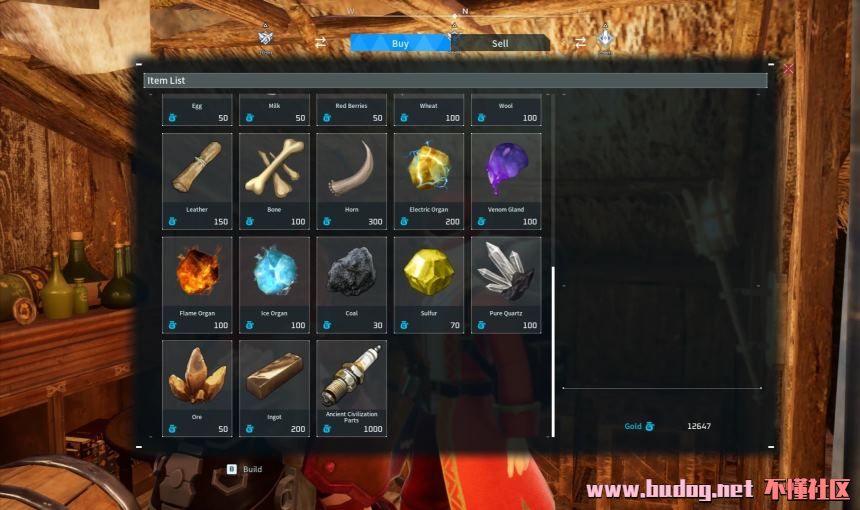Select the Buy tab

pyautogui.click(x=400, y=43)
